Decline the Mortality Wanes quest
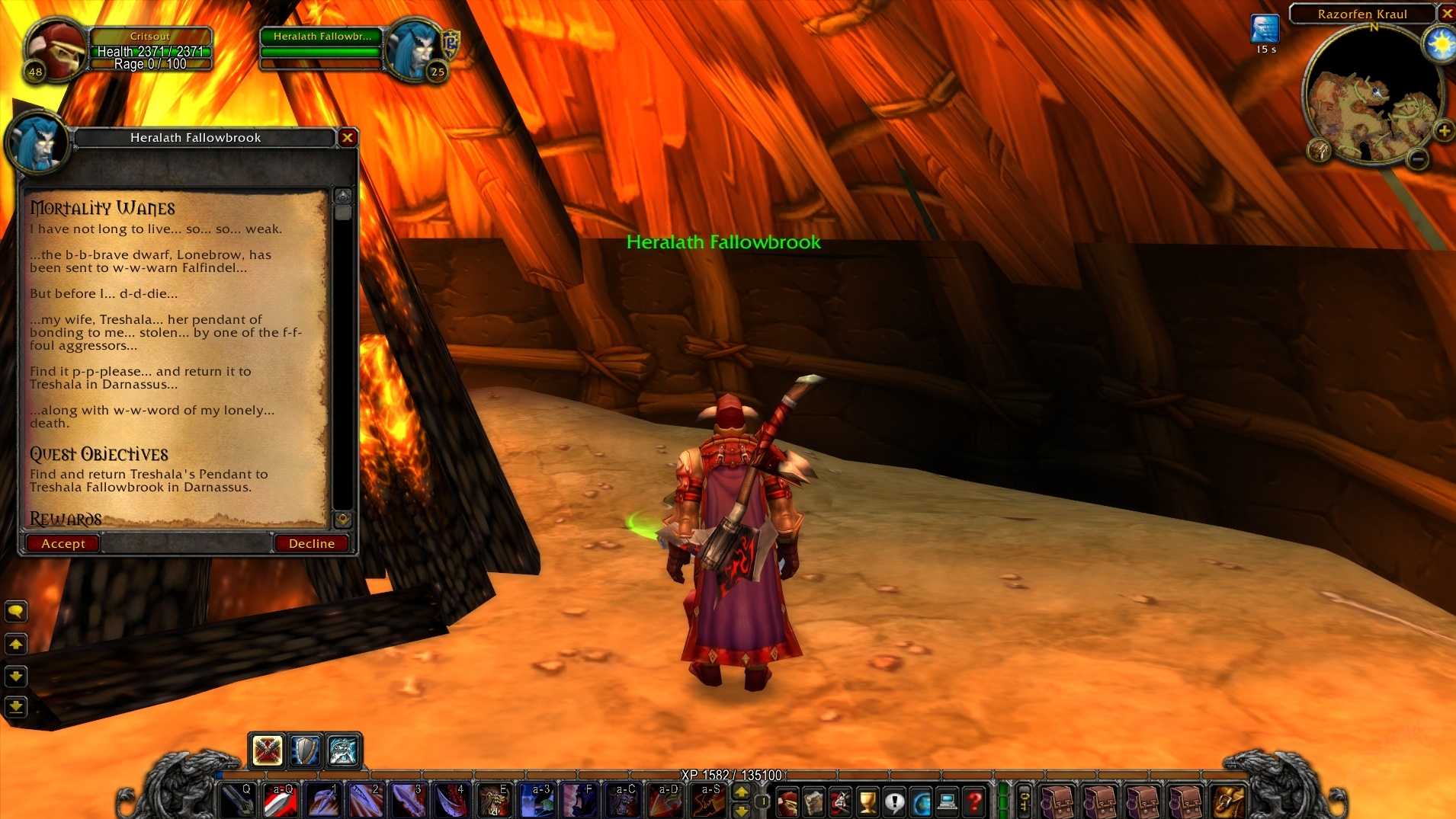 tap(311, 543)
